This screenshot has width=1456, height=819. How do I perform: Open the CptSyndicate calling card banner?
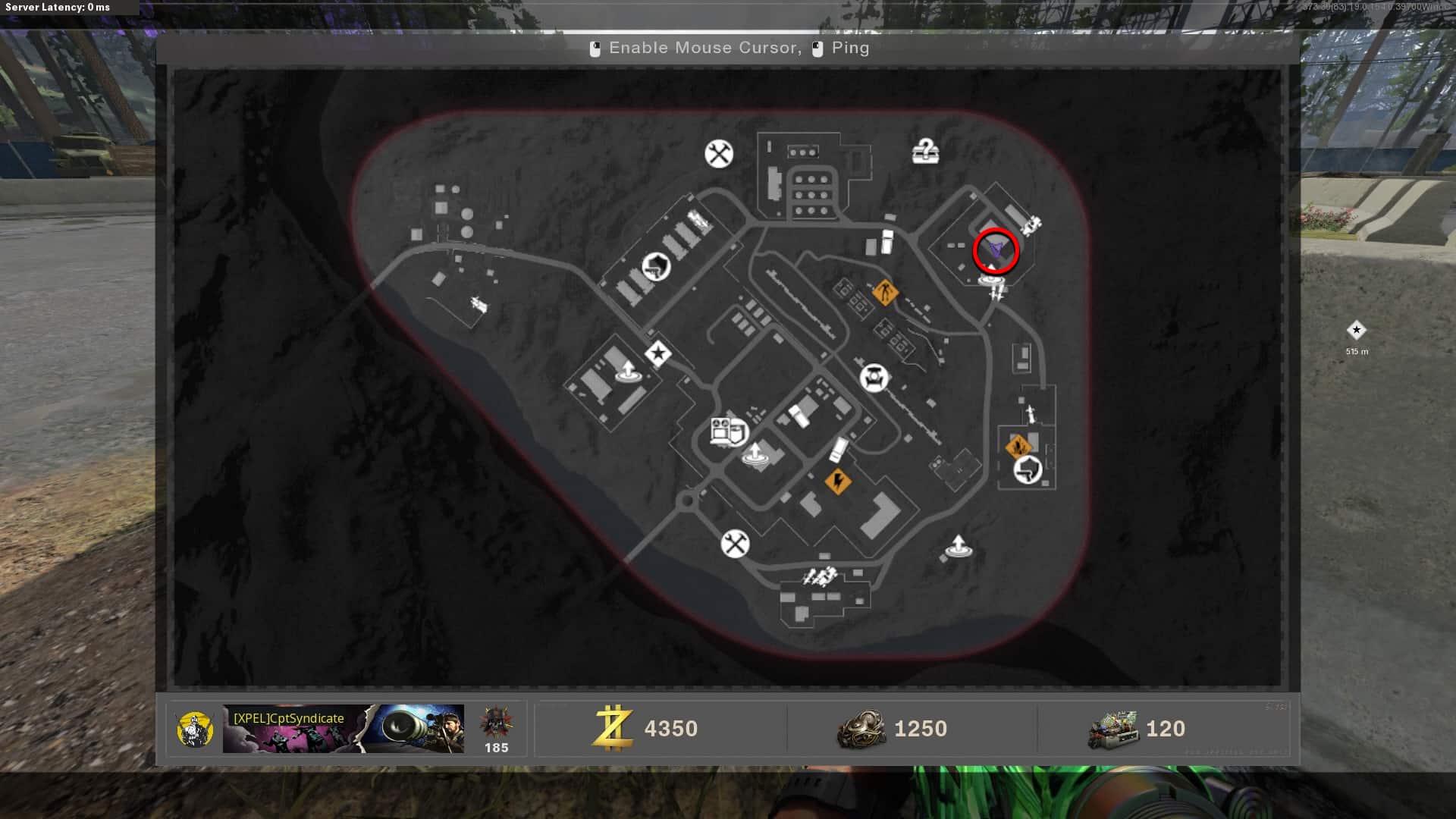tap(343, 729)
